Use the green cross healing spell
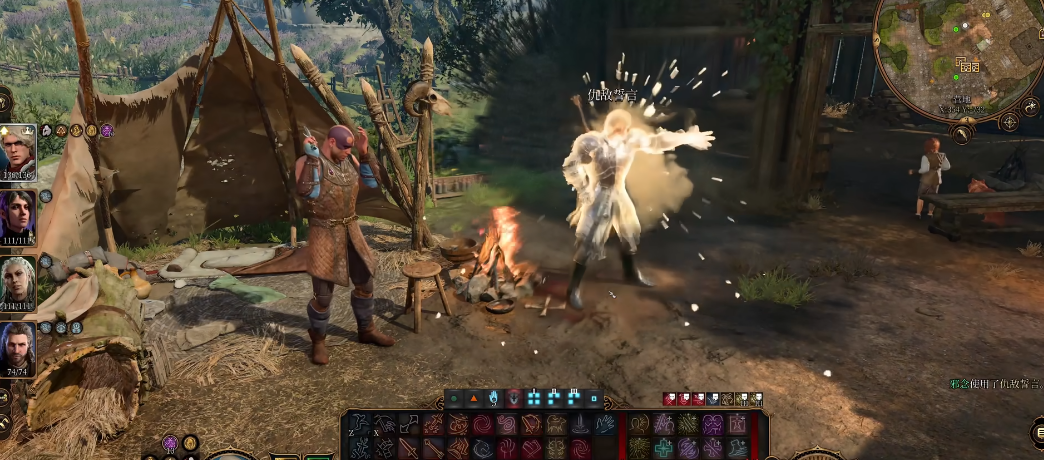This screenshot has height=460, width=1044. click(x=663, y=447)
